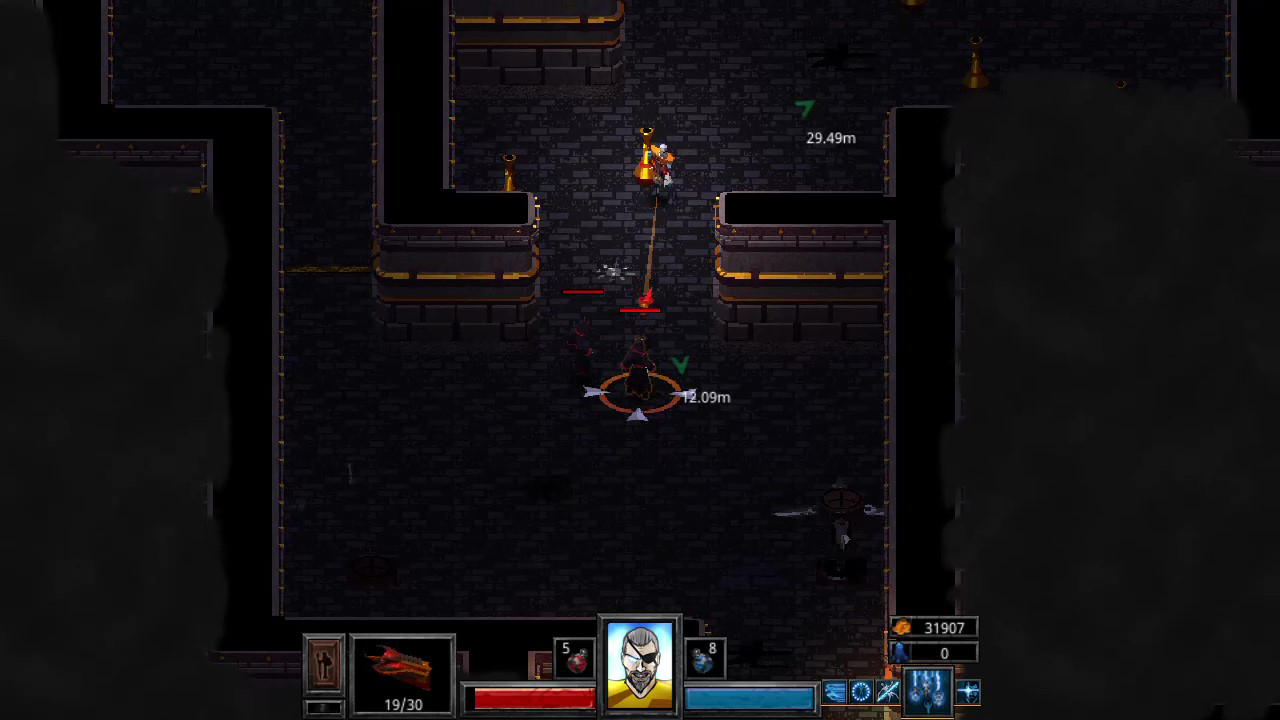Click the red health bar
The image size is (1280, 720).
tap(535, 698)
